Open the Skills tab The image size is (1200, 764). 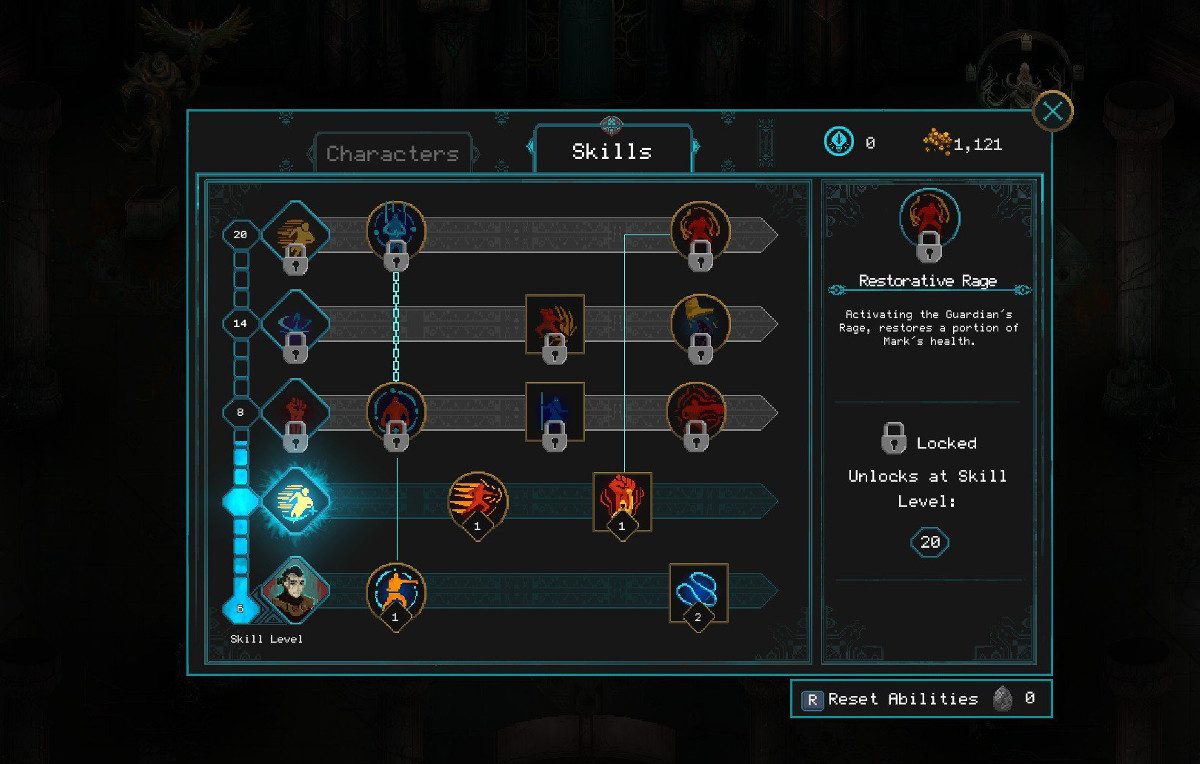click(612, 151)
